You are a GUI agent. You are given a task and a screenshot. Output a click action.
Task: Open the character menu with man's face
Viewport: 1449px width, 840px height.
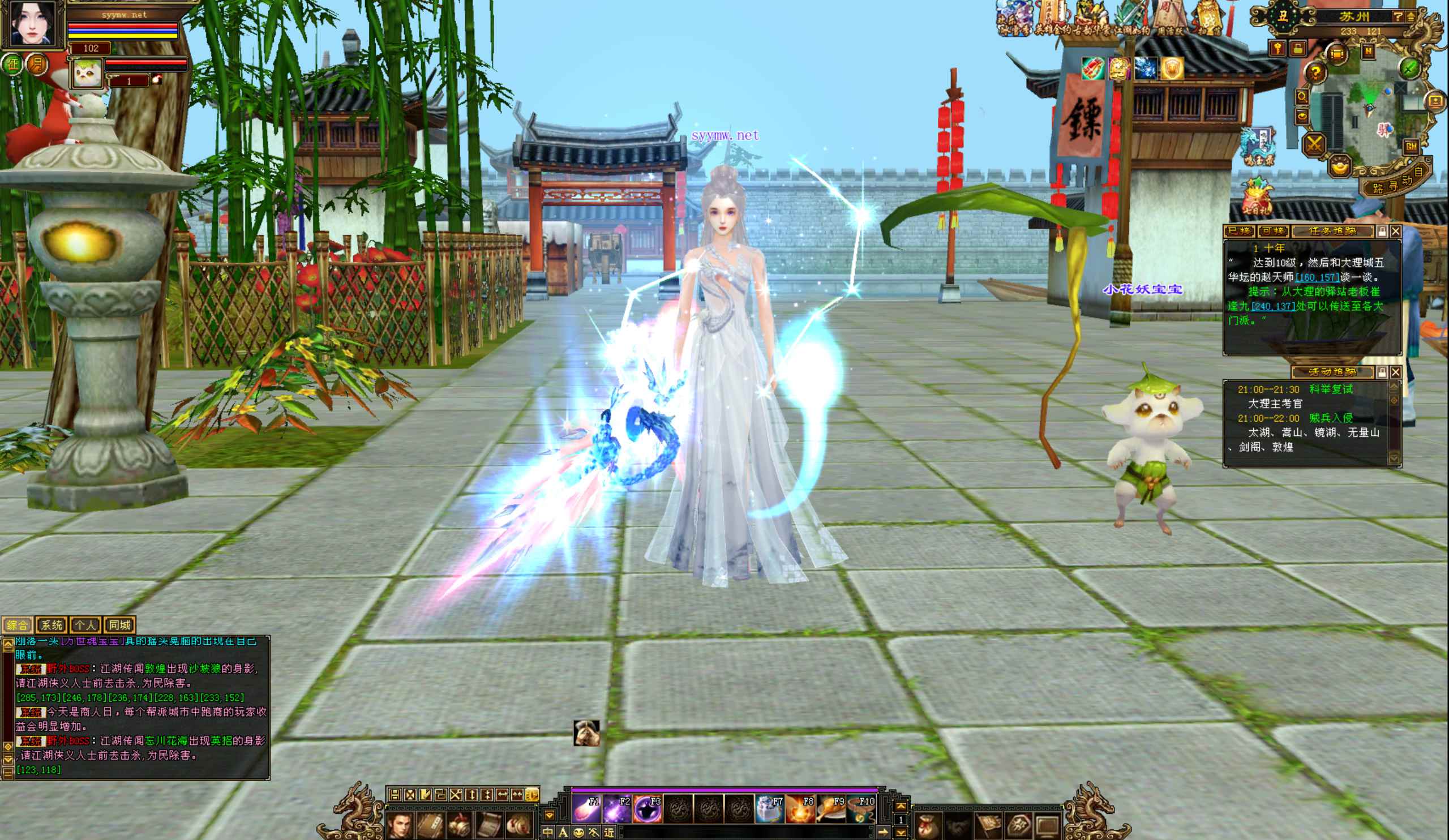coord(399,826)
